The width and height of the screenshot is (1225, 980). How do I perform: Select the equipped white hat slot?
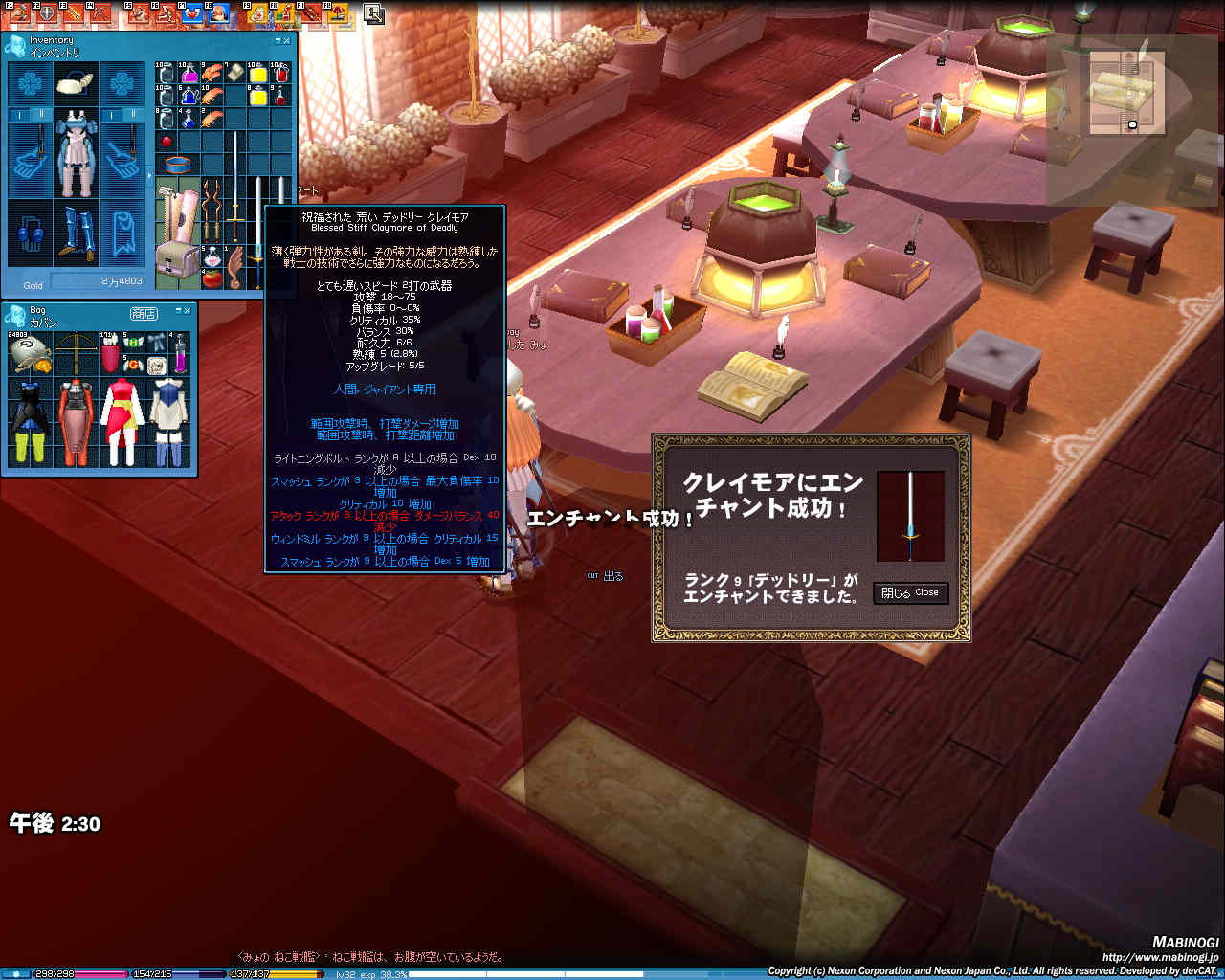click(x=75, y=85)
